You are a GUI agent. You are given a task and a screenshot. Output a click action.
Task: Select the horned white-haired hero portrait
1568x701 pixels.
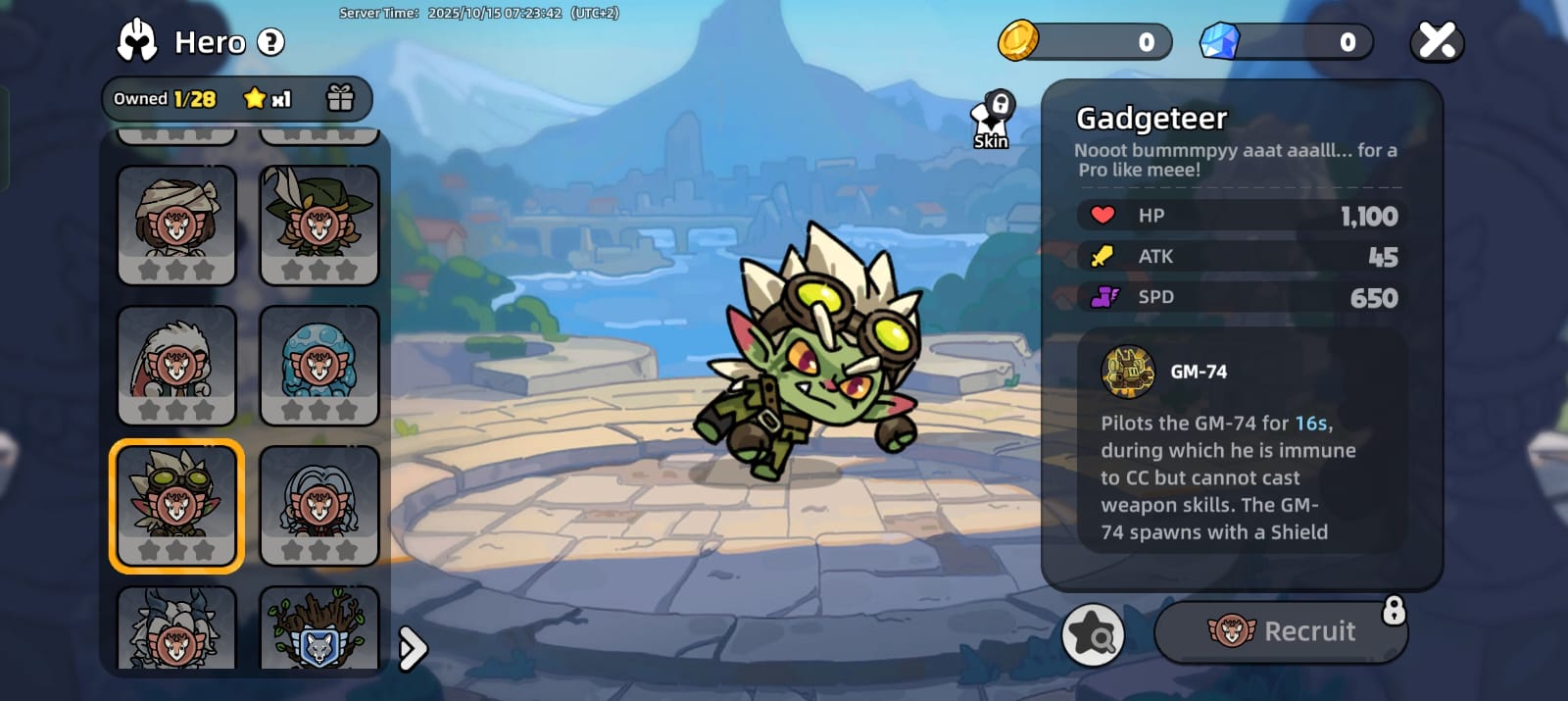click(176, 629)
